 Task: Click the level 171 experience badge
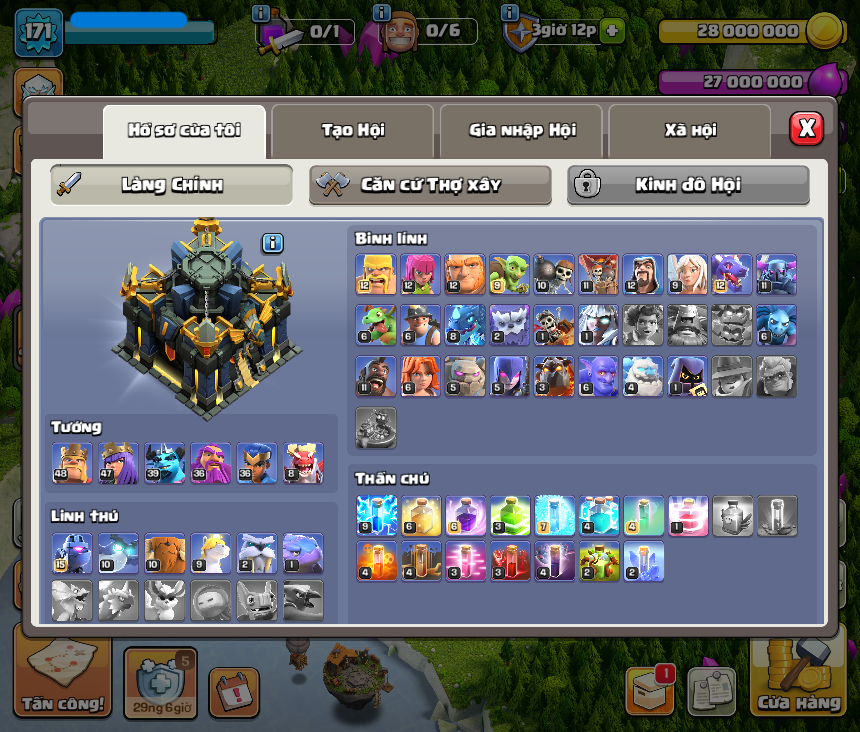(39, 32)
